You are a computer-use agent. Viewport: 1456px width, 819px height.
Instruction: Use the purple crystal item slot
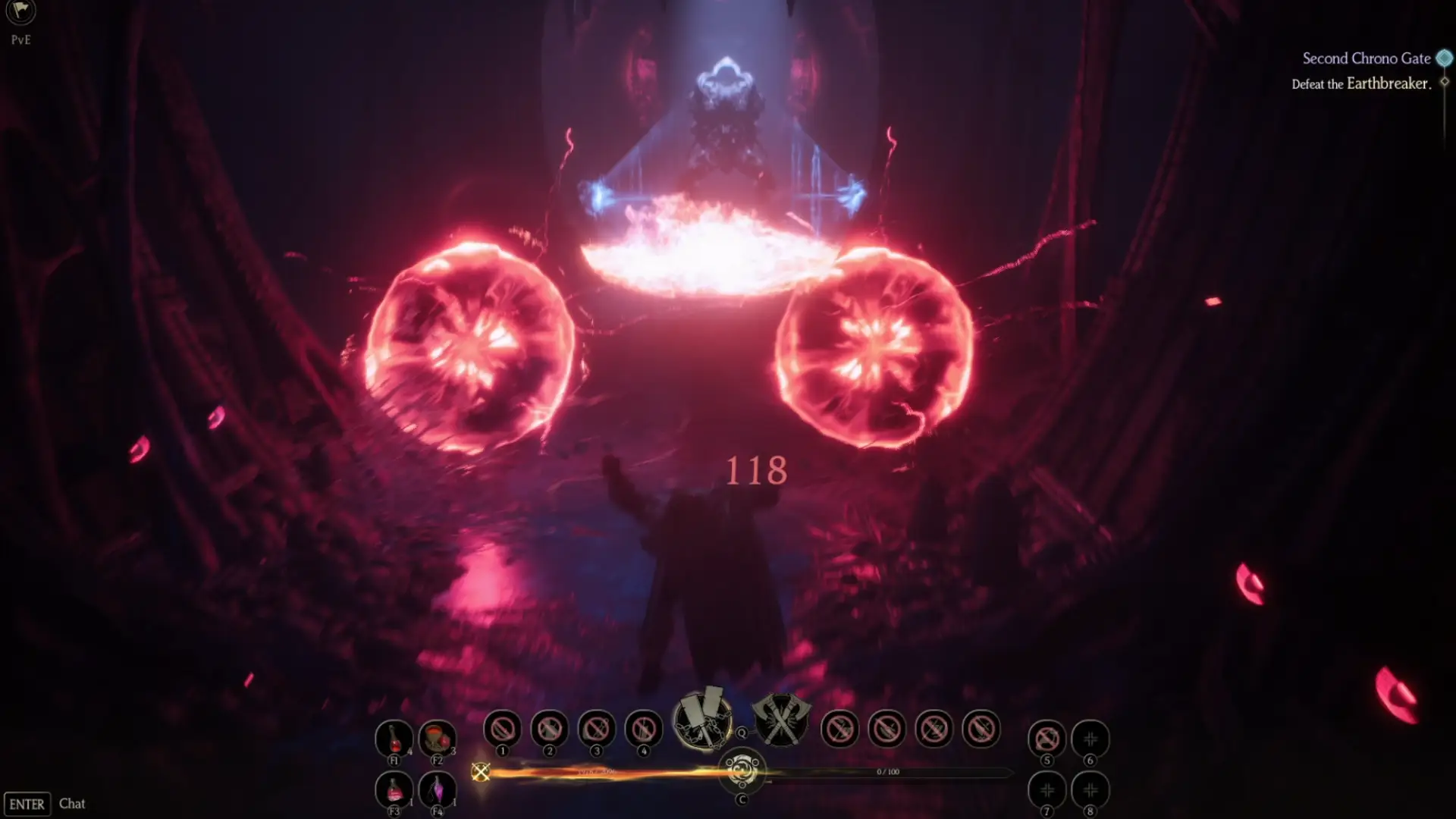tap(437, 789)
